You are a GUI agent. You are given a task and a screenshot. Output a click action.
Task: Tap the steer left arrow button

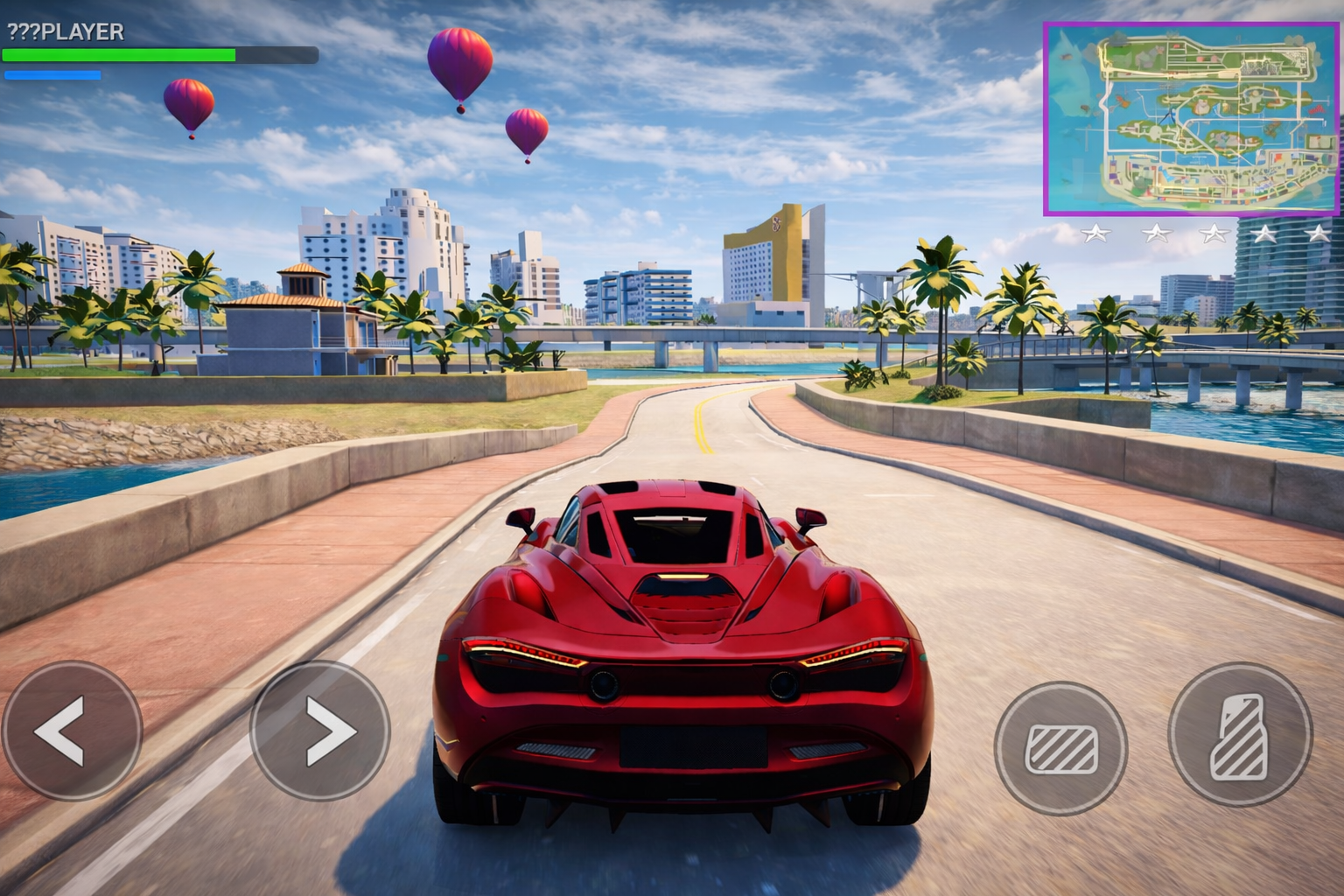coord(72,730)
